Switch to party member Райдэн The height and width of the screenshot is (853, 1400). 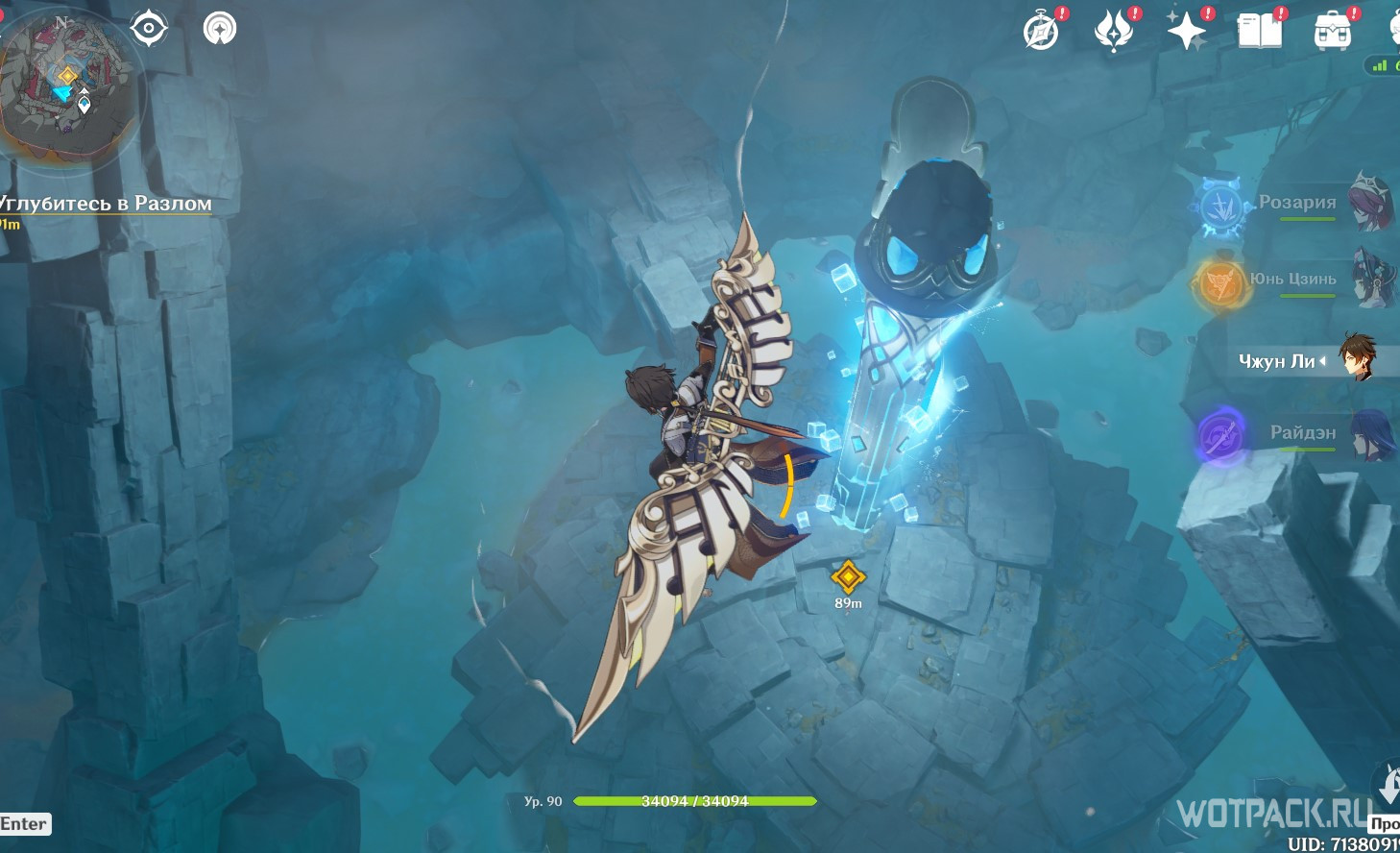tap(1302, 433)
